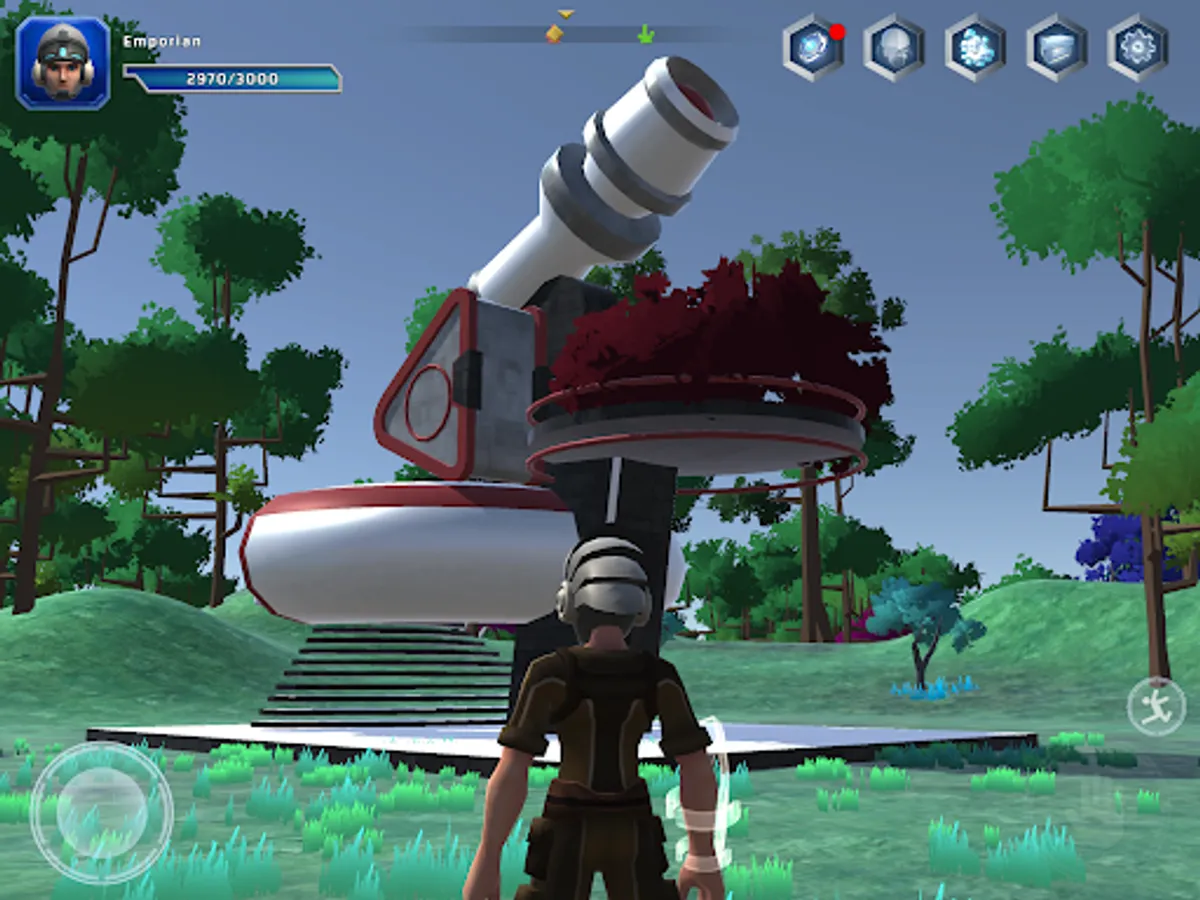Image resolution: width=1200 pixels, height=900 pixels.
Task: Tap the running figure sprint button
Action: pos(1156,707)
